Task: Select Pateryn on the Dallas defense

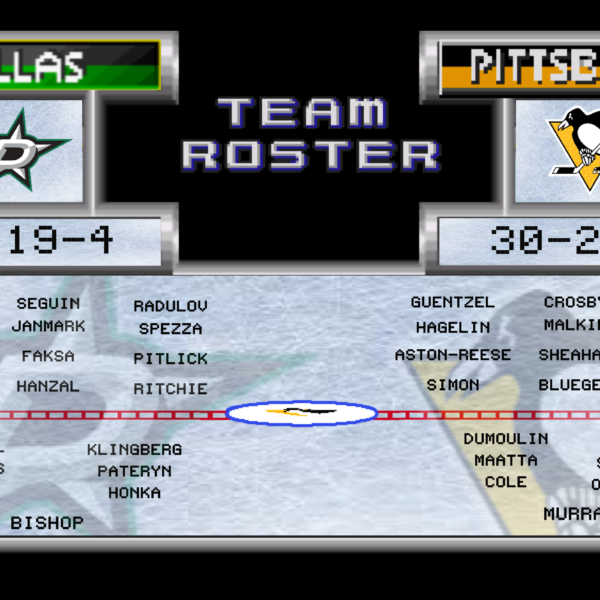Action: (134, 471)
